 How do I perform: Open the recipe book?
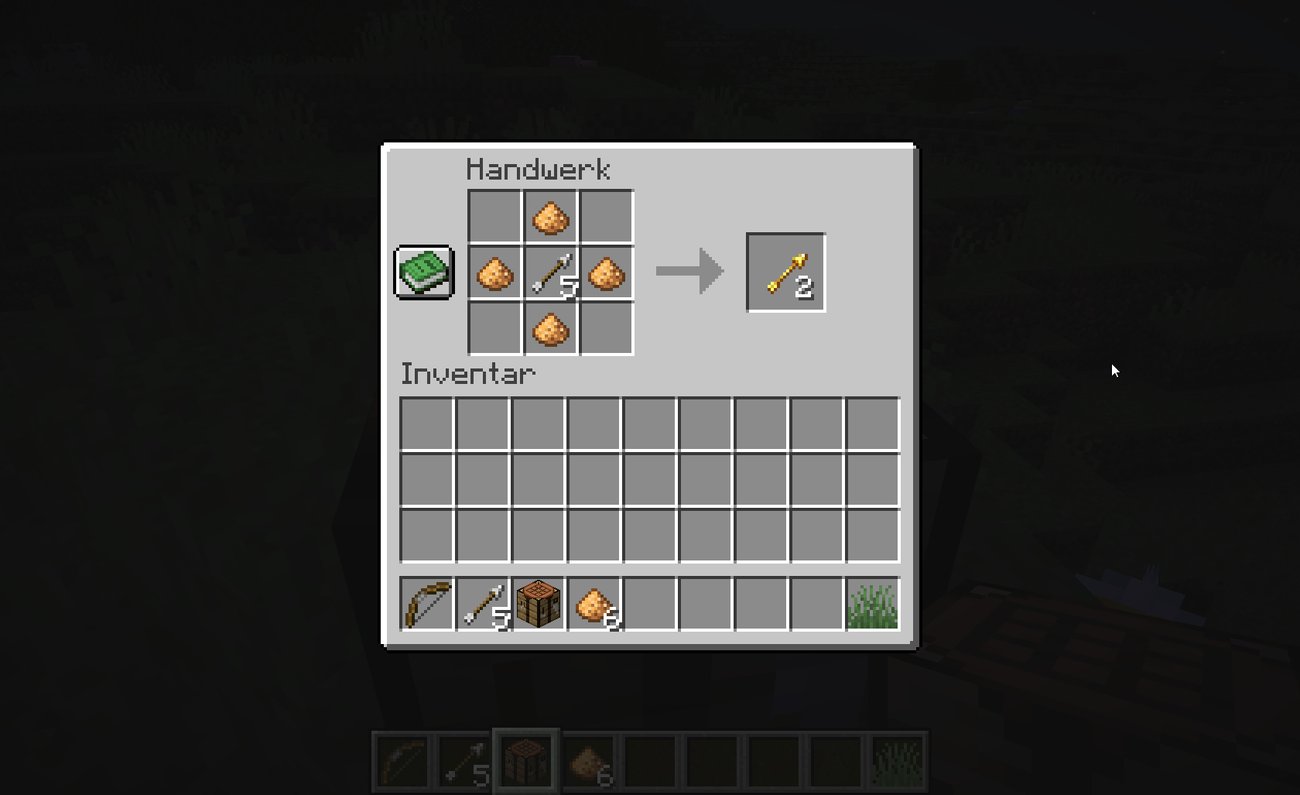[x=423, y=270]
